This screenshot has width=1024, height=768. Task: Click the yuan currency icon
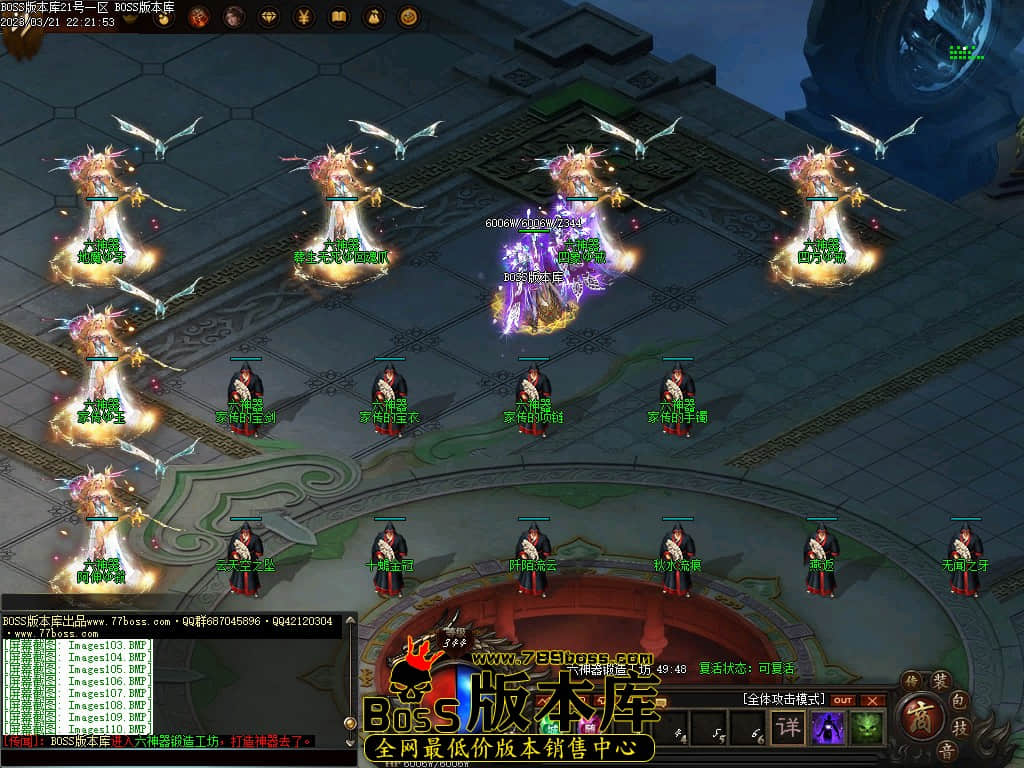(x=304, y=17)
